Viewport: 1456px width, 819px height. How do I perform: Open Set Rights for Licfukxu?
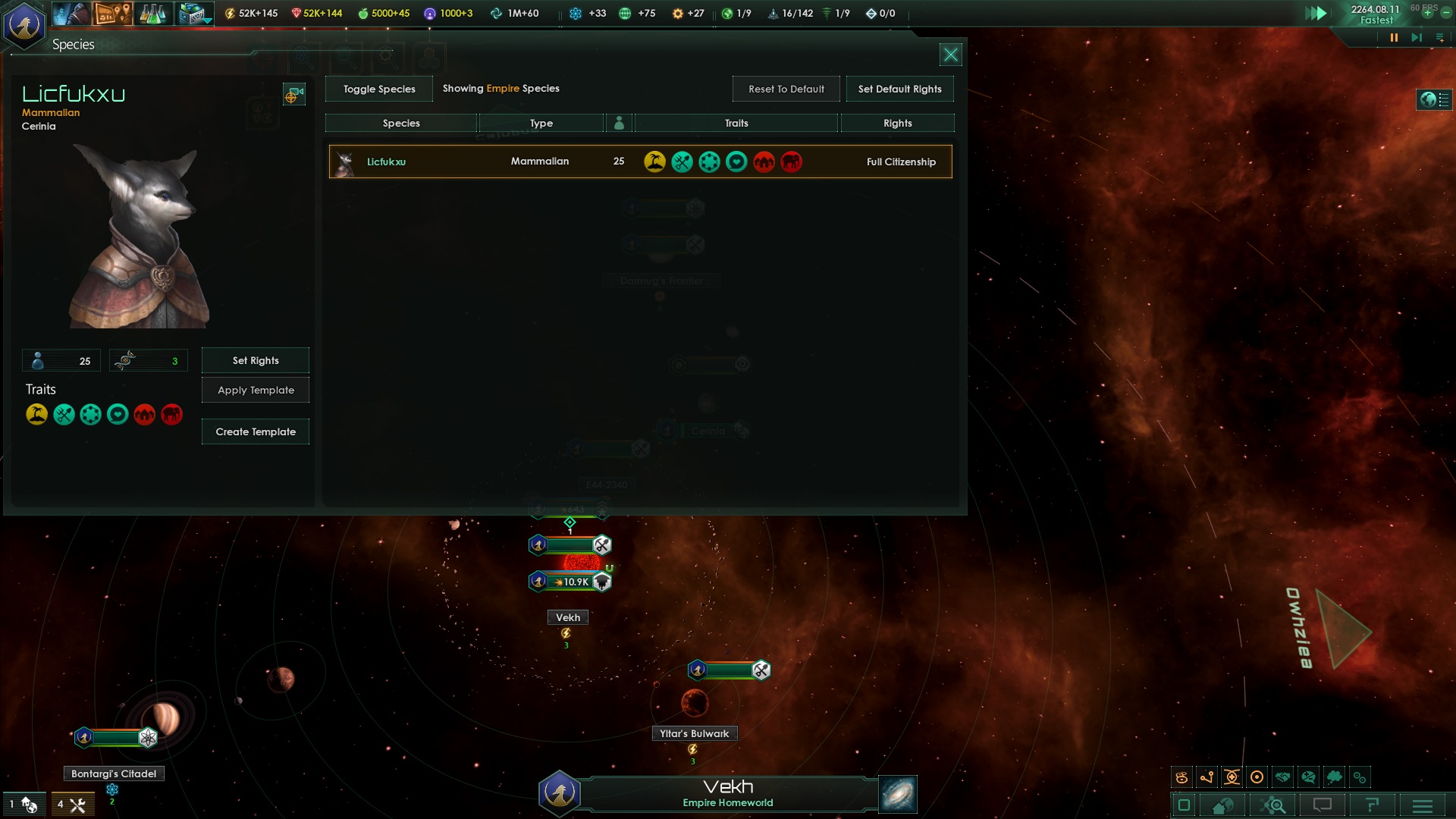point(256,360)
